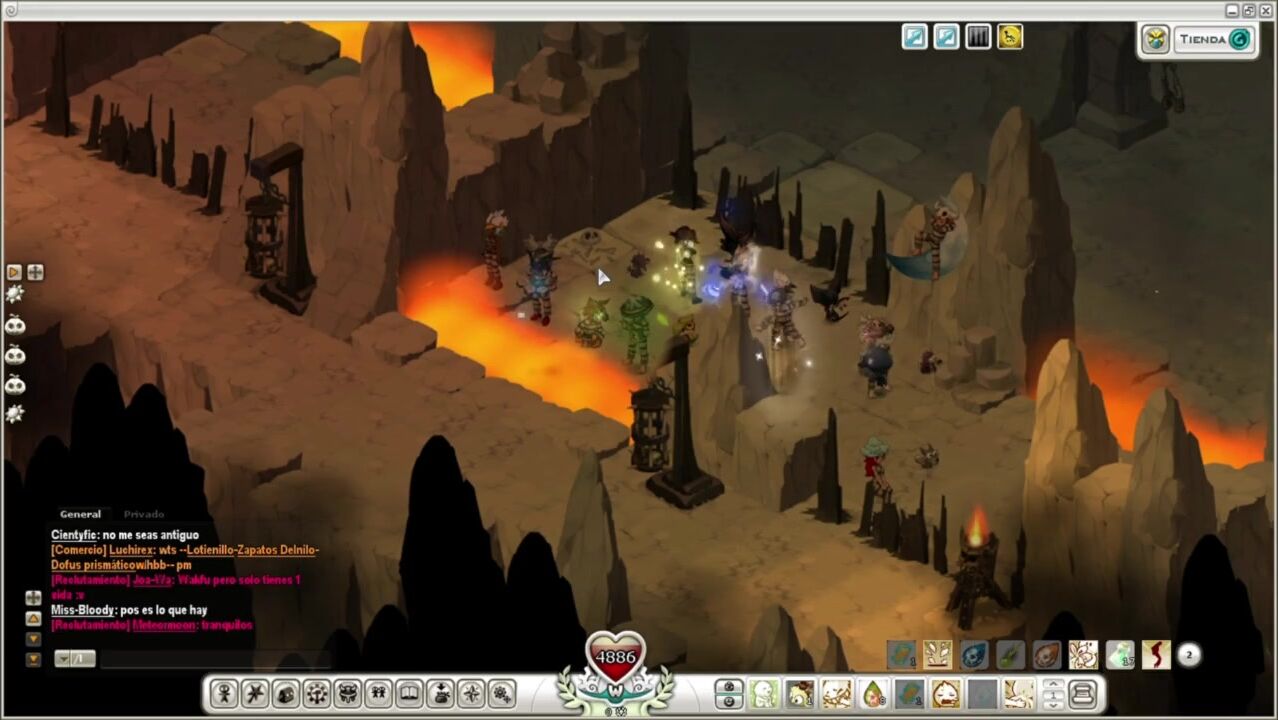Click the winged globe icon beside Tienda
1278x720 pixels.
1156,40
